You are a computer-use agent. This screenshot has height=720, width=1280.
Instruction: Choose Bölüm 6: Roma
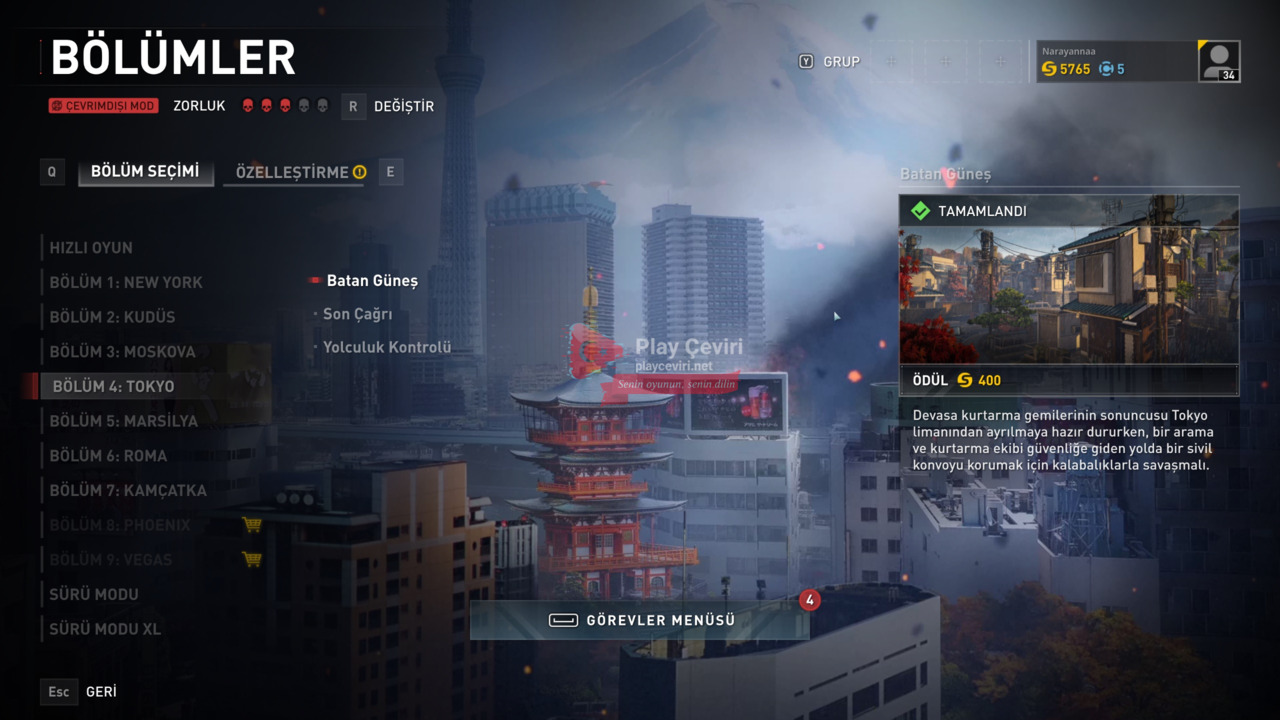pos(108,456)
